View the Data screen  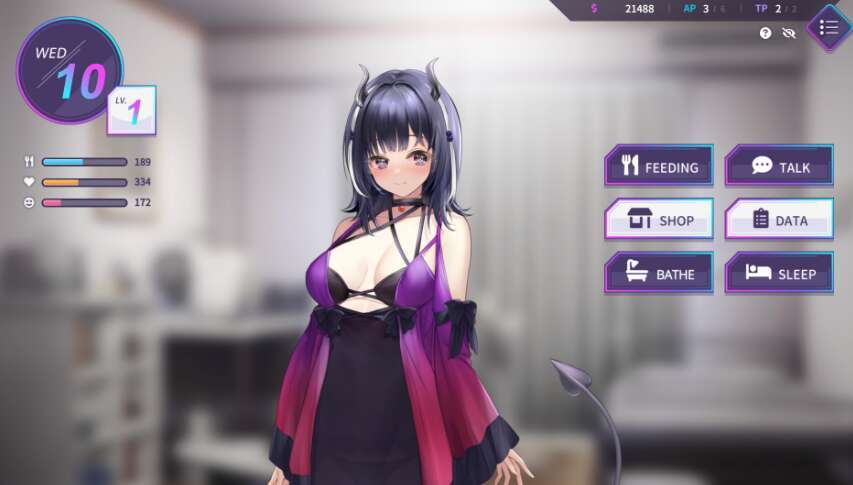tap(779, 220)
